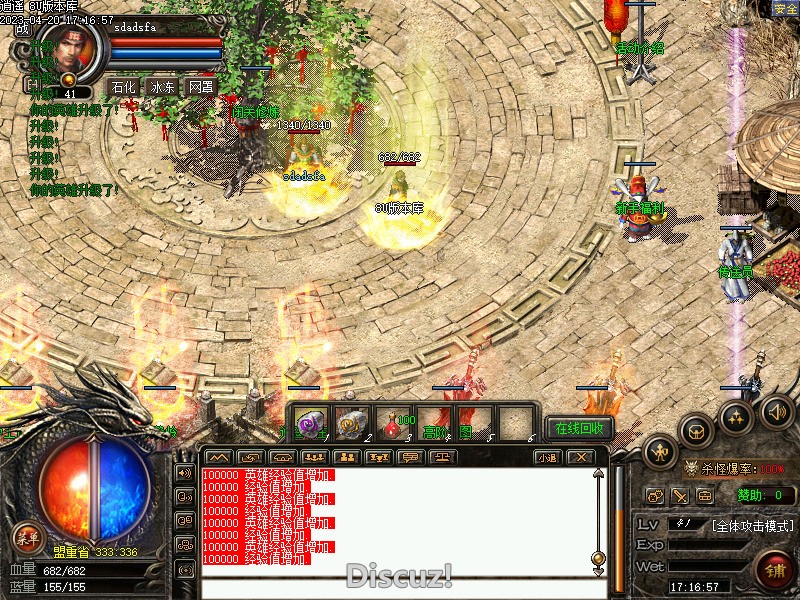Toggle the 全体攻击模式 attack mode label
Screen dimensions: 800x600
point(753,525)
